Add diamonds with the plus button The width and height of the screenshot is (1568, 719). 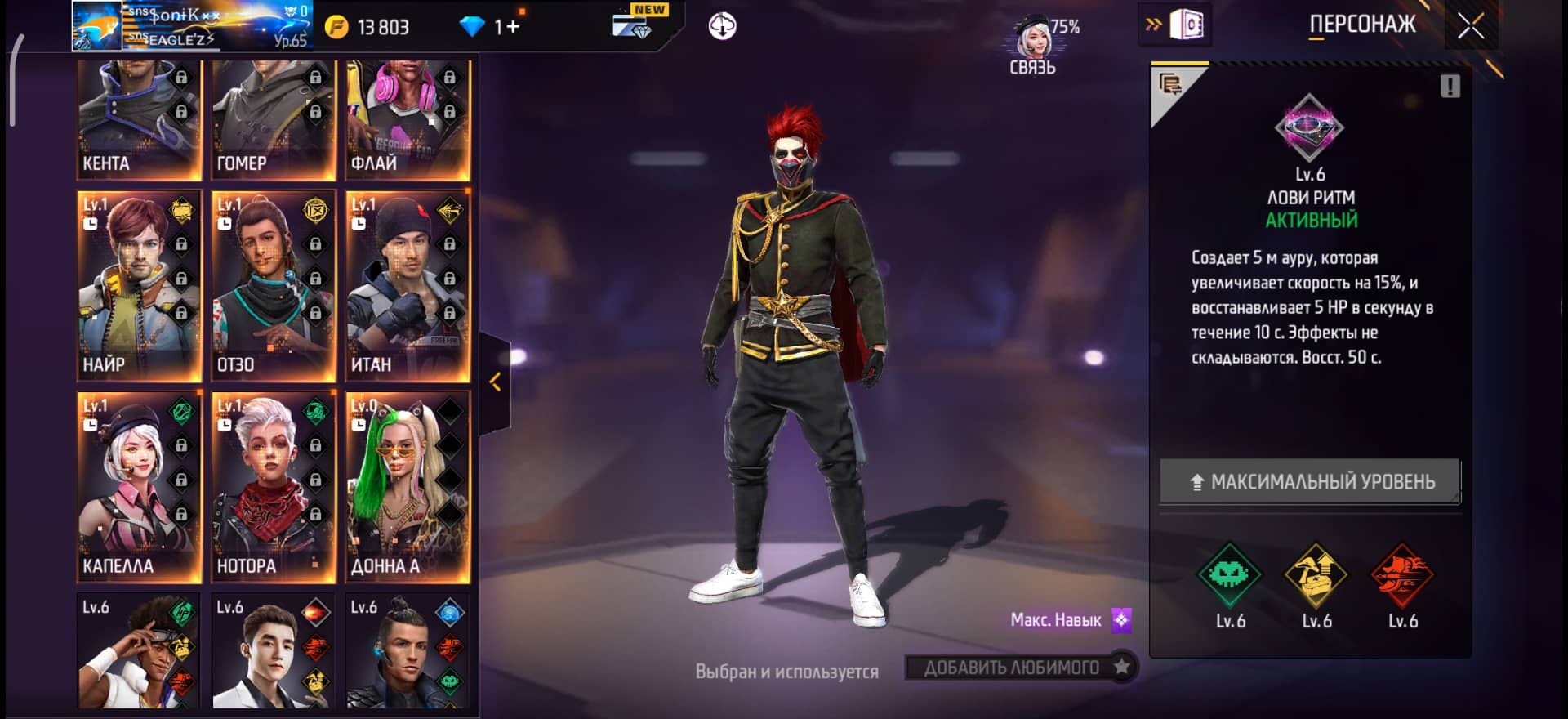pyautogui.click(x=513, y=27)
